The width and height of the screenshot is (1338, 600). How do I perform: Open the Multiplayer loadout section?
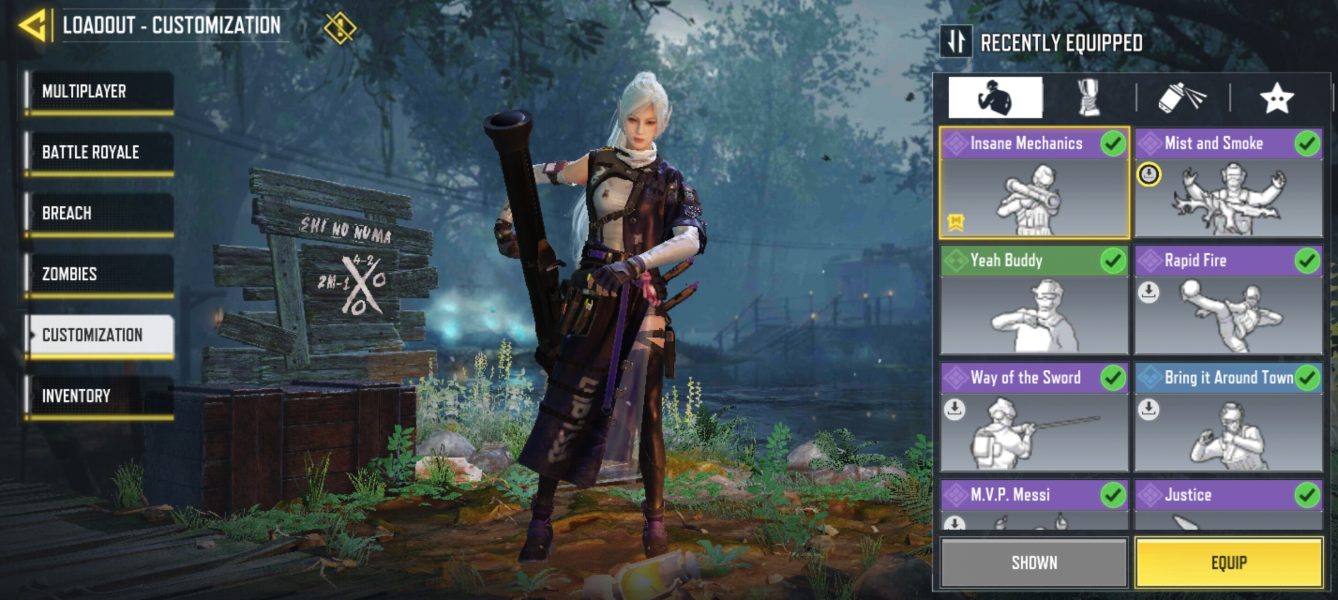[x=98, y=92]
